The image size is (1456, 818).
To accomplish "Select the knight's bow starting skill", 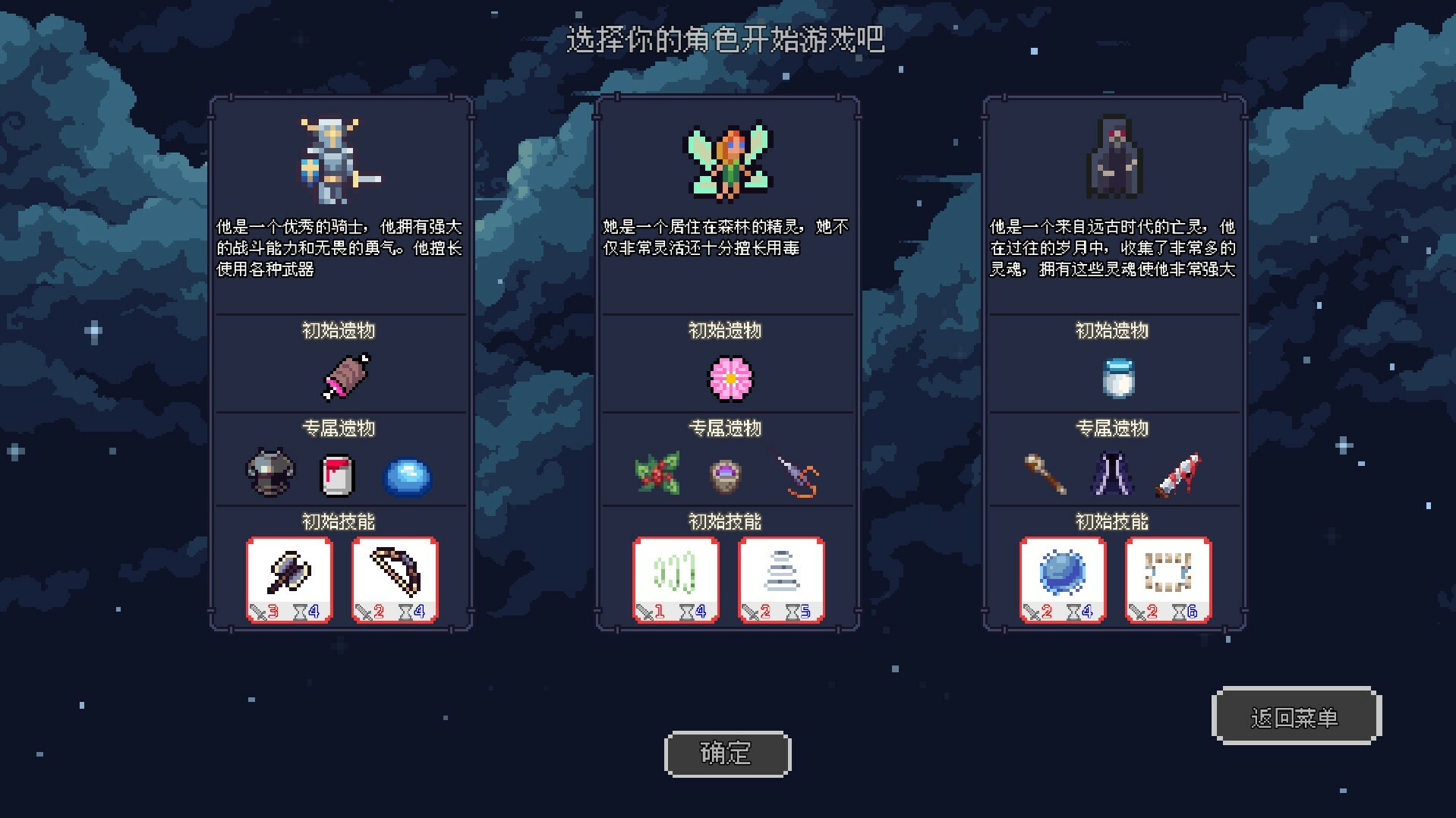I will [396, 579].
